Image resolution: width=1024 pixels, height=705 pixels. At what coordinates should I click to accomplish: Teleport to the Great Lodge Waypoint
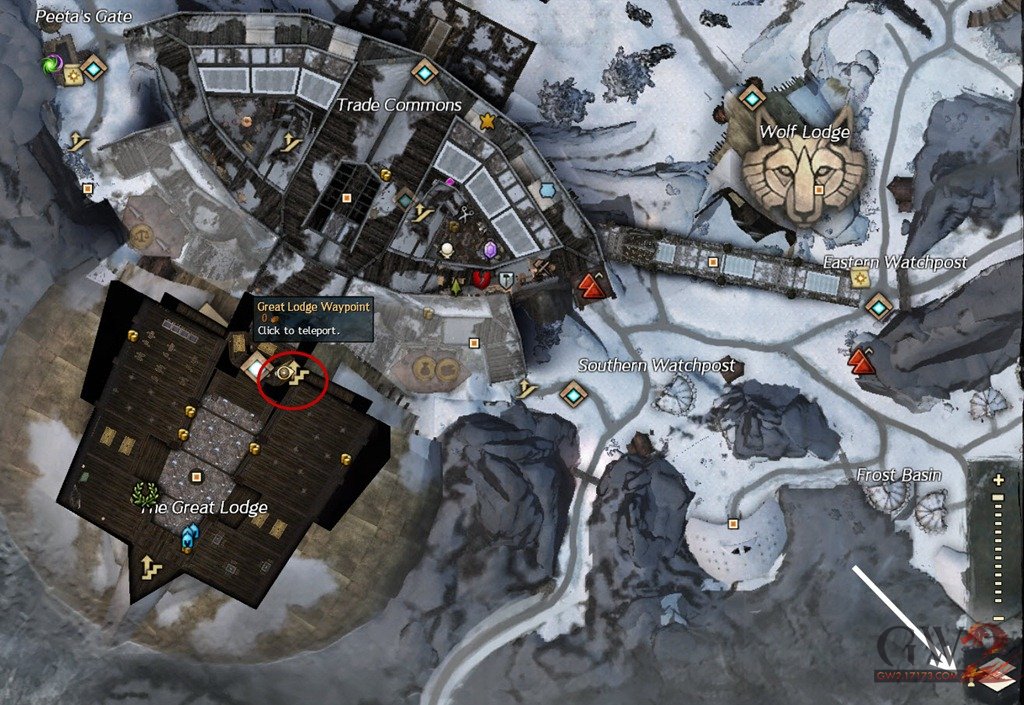(x=285, y=372)
